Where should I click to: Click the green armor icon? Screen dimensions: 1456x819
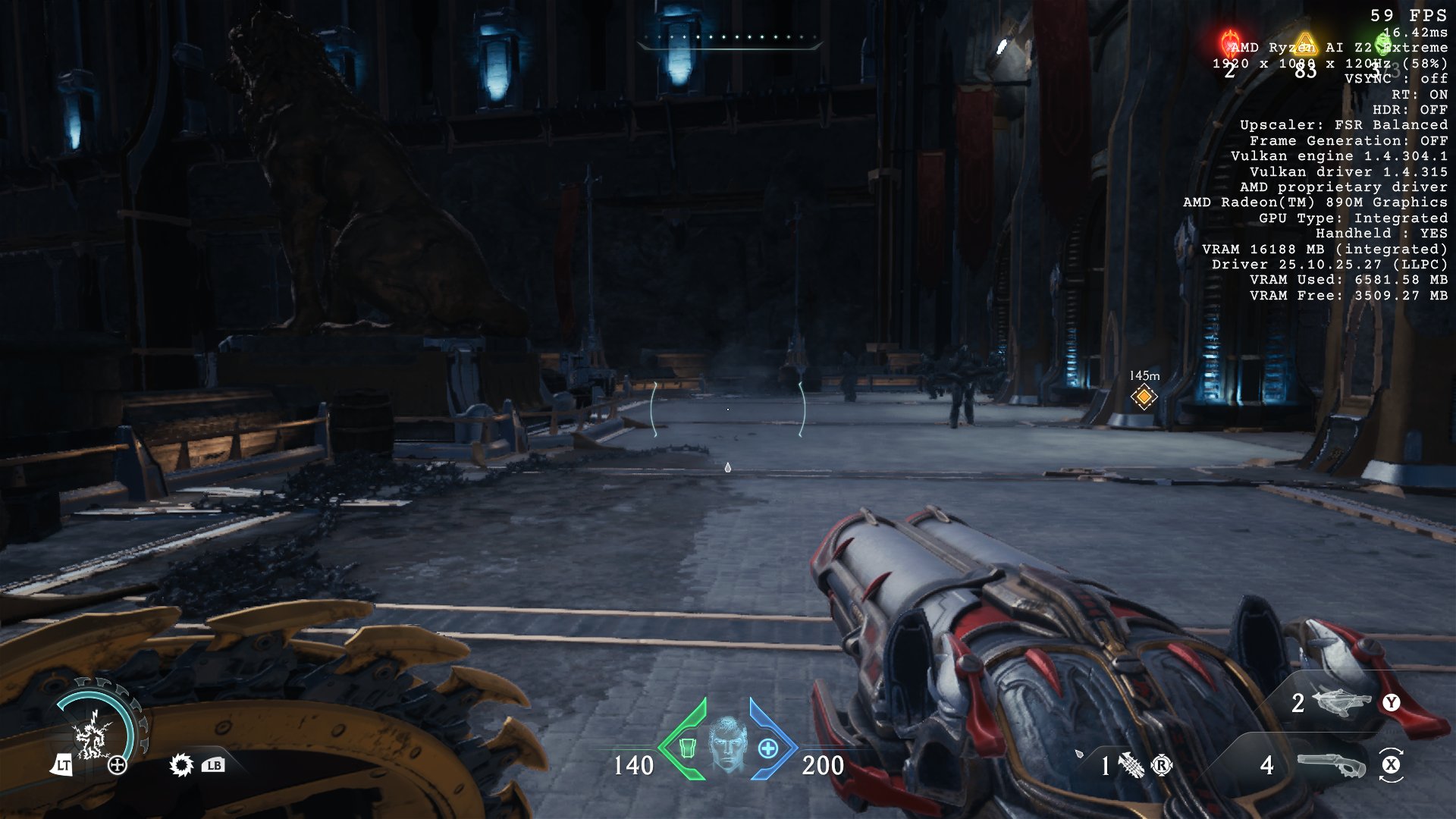point(688,748)
